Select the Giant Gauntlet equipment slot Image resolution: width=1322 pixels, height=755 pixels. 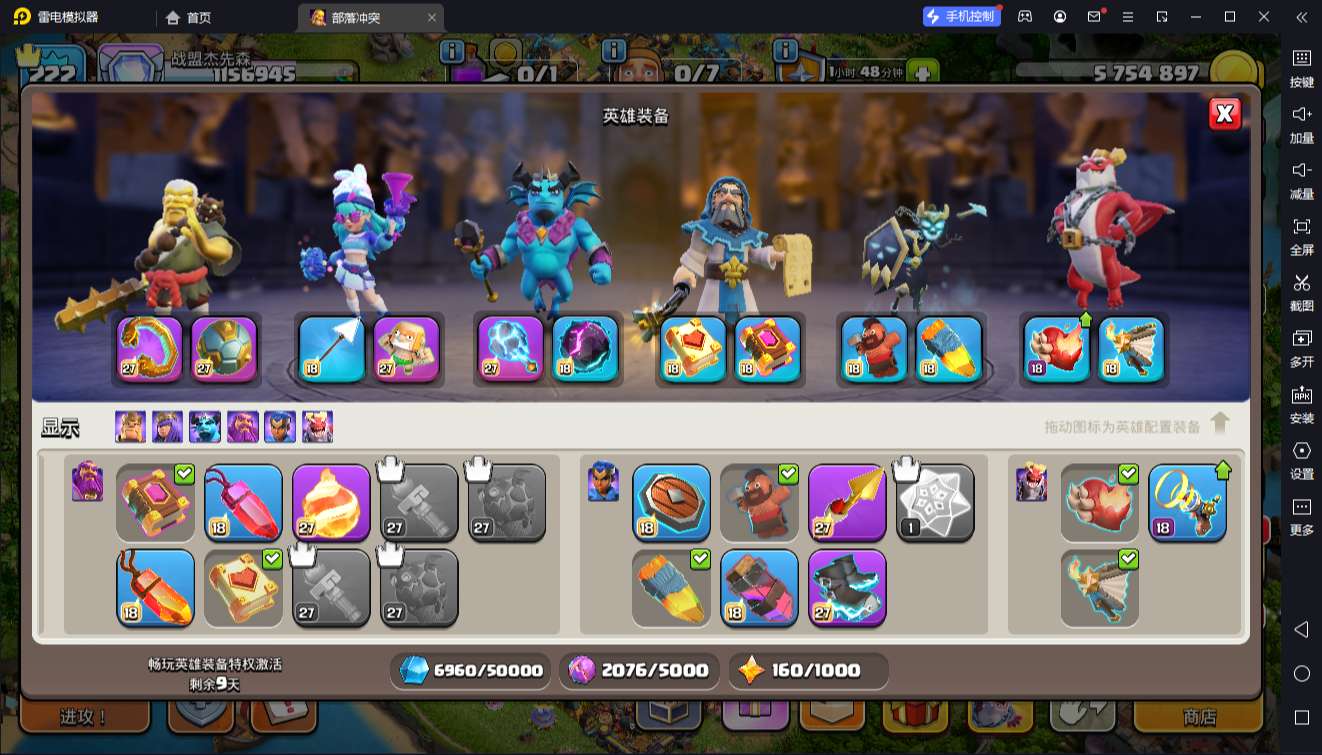point(150,349)
